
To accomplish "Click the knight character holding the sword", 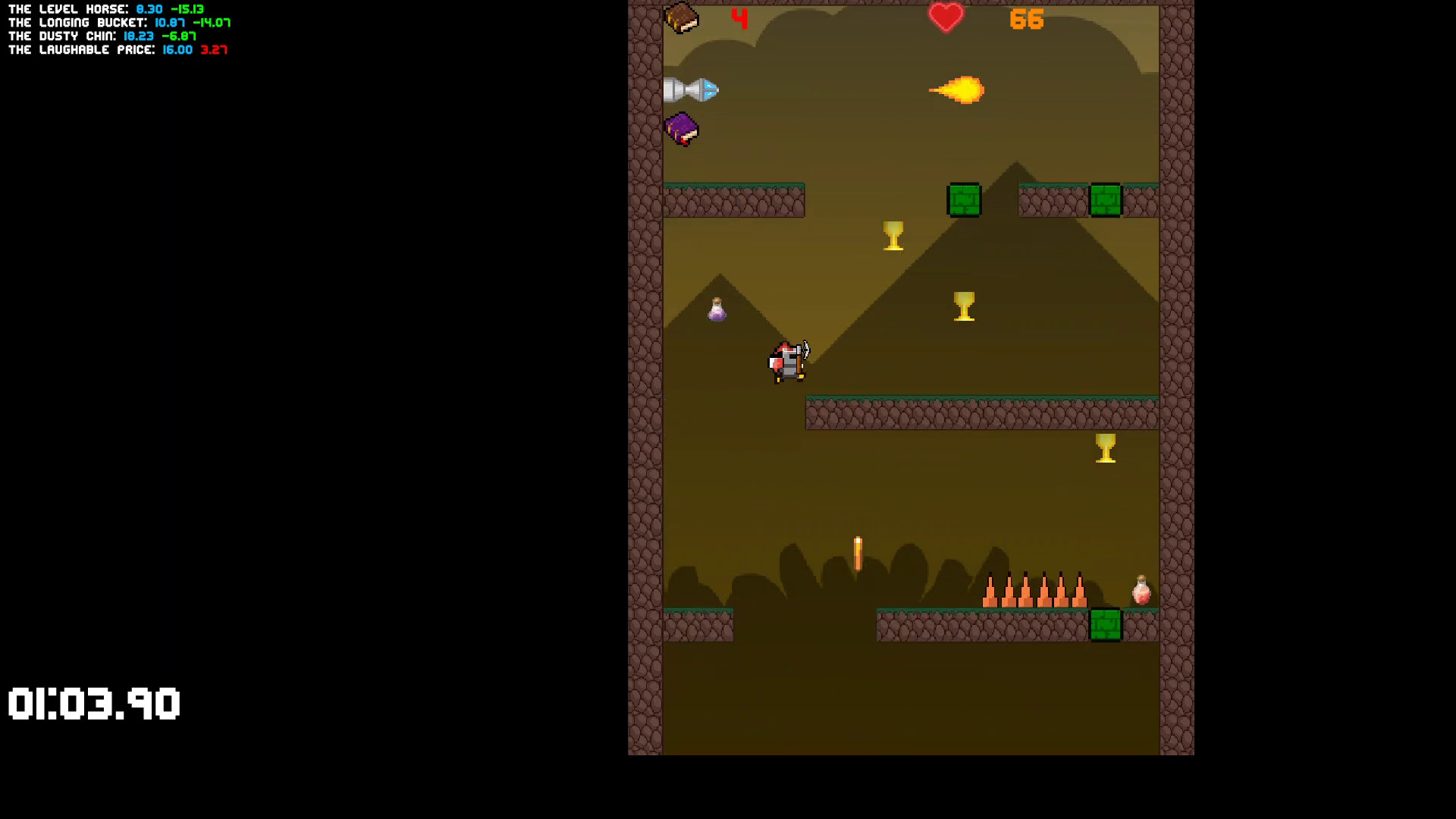I will (787, 362).
